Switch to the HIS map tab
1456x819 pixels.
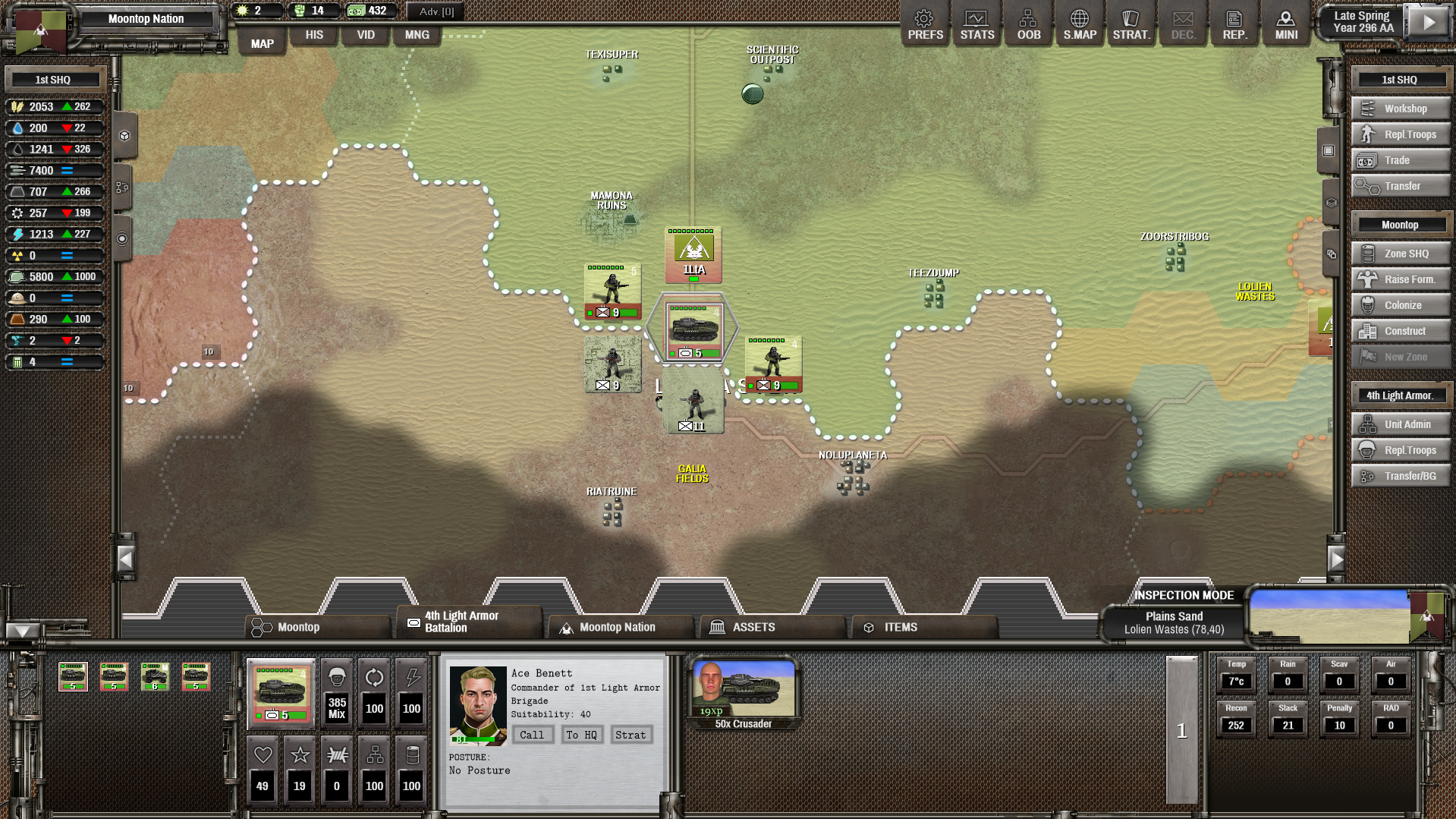tap(314, 35)
